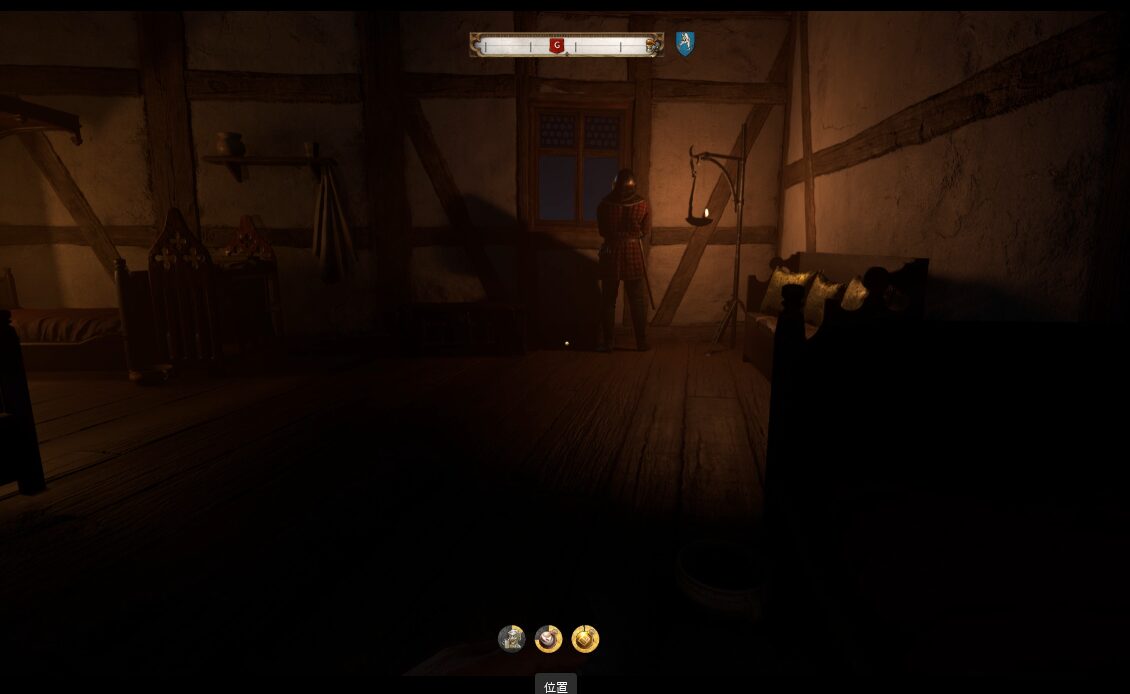Click the golden flask status icon
This screenshot has height=694, width=1130.
(585, 639)
